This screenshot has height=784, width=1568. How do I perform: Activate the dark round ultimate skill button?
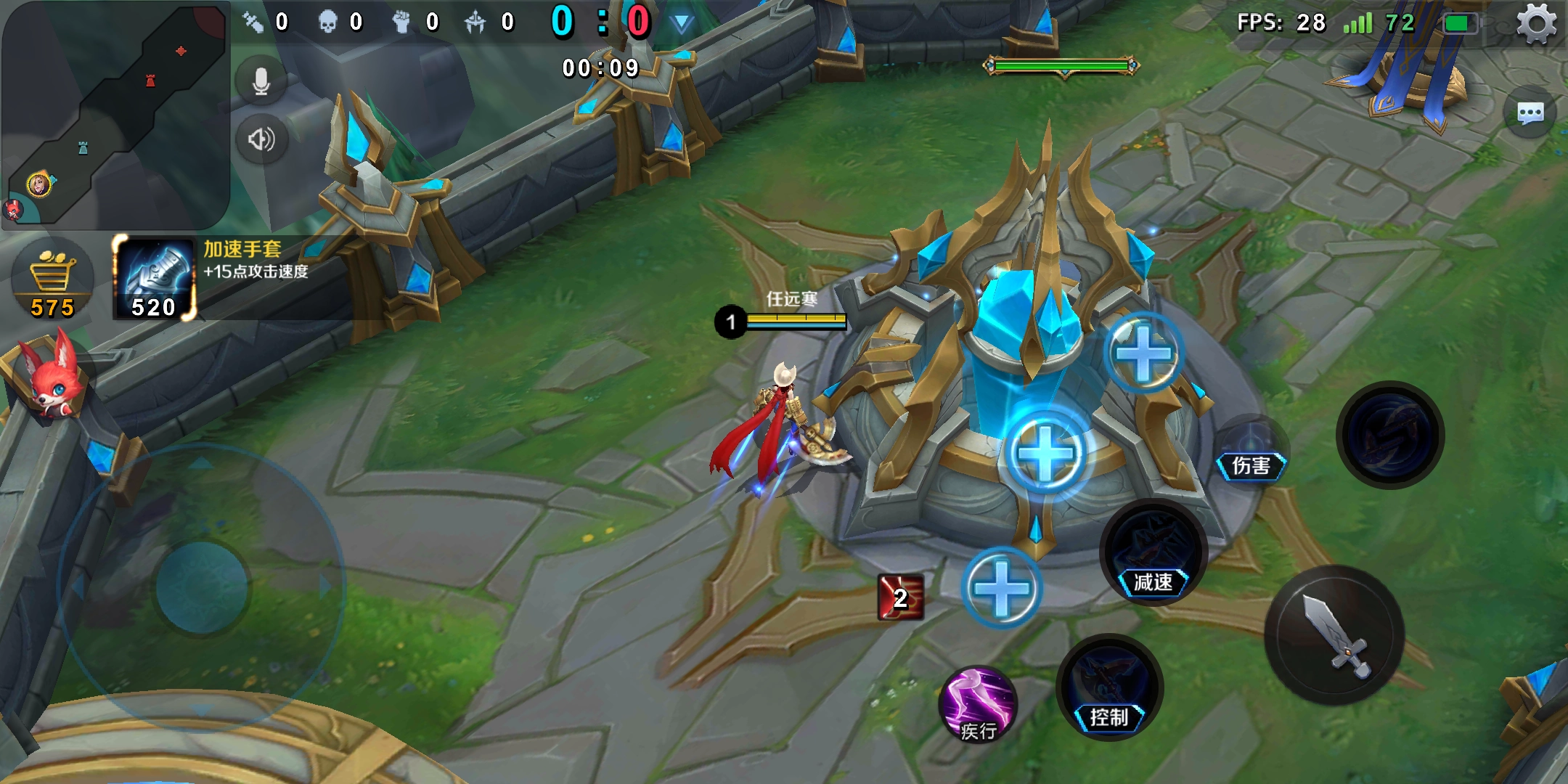pyautogui.click(x=1390, y=436)
